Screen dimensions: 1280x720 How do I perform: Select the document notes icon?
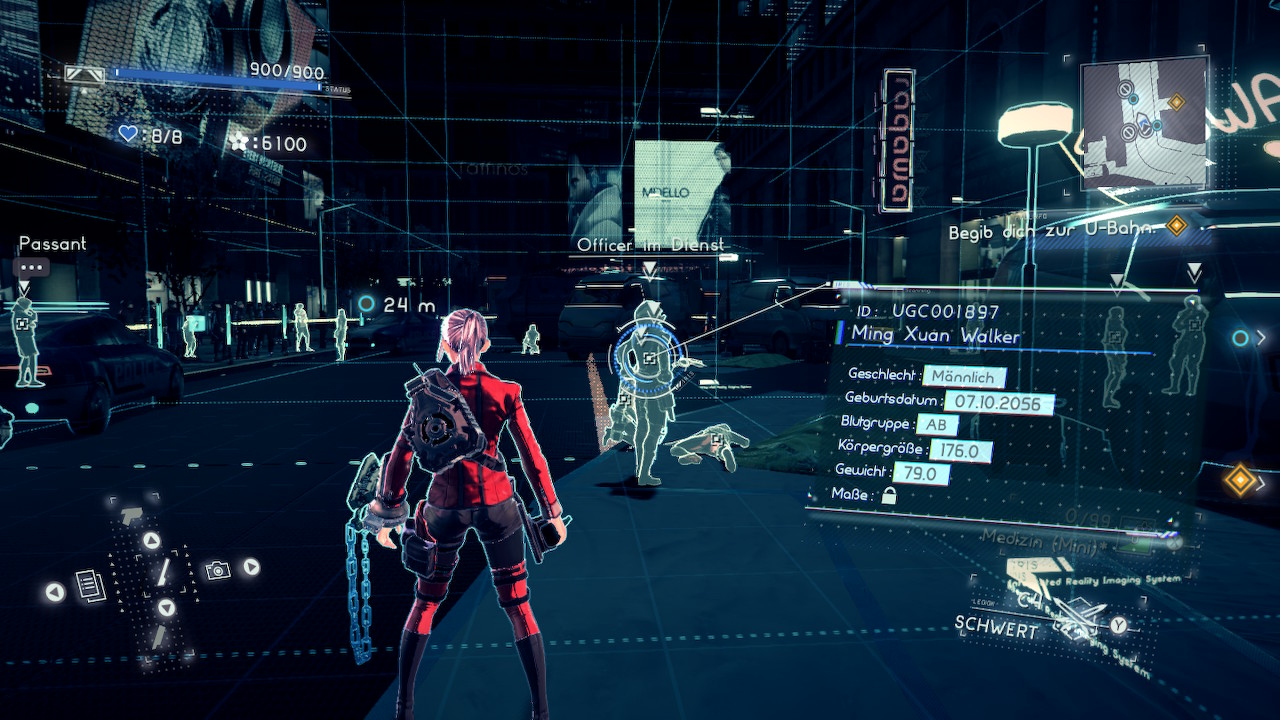click(91, 585)
